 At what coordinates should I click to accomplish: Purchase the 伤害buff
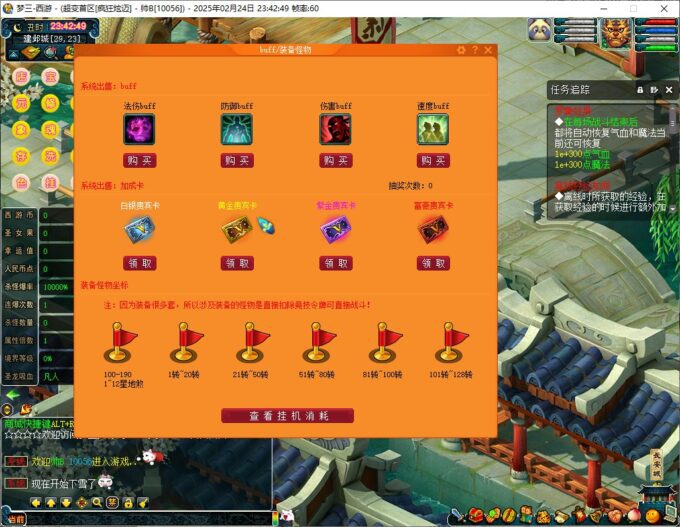(335, 160)
